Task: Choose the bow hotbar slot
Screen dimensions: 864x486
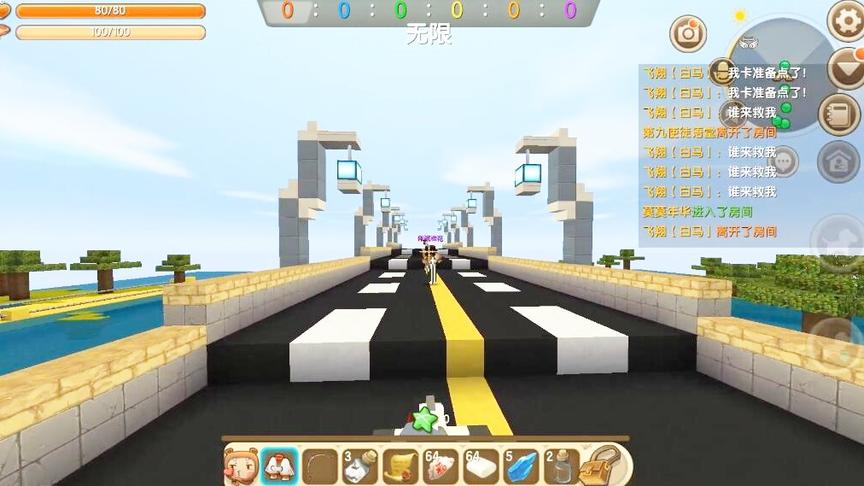Action: point(320,466)
